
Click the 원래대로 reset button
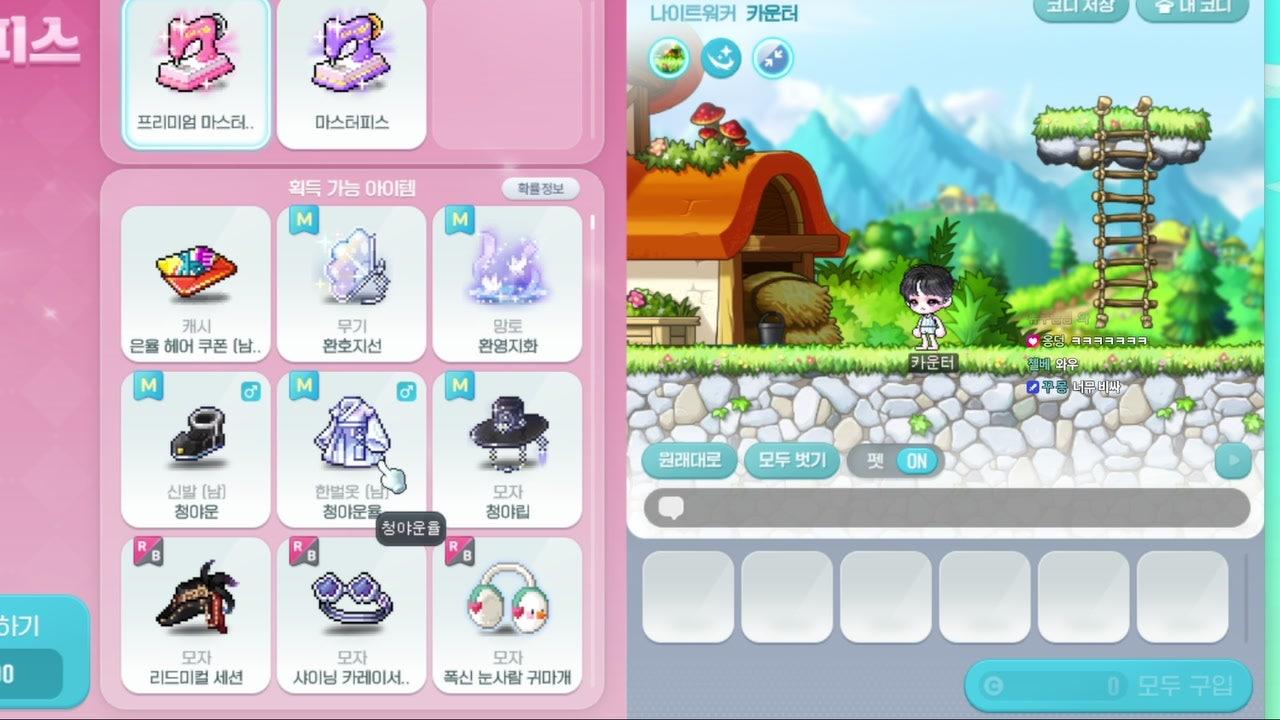coord(689,460)
